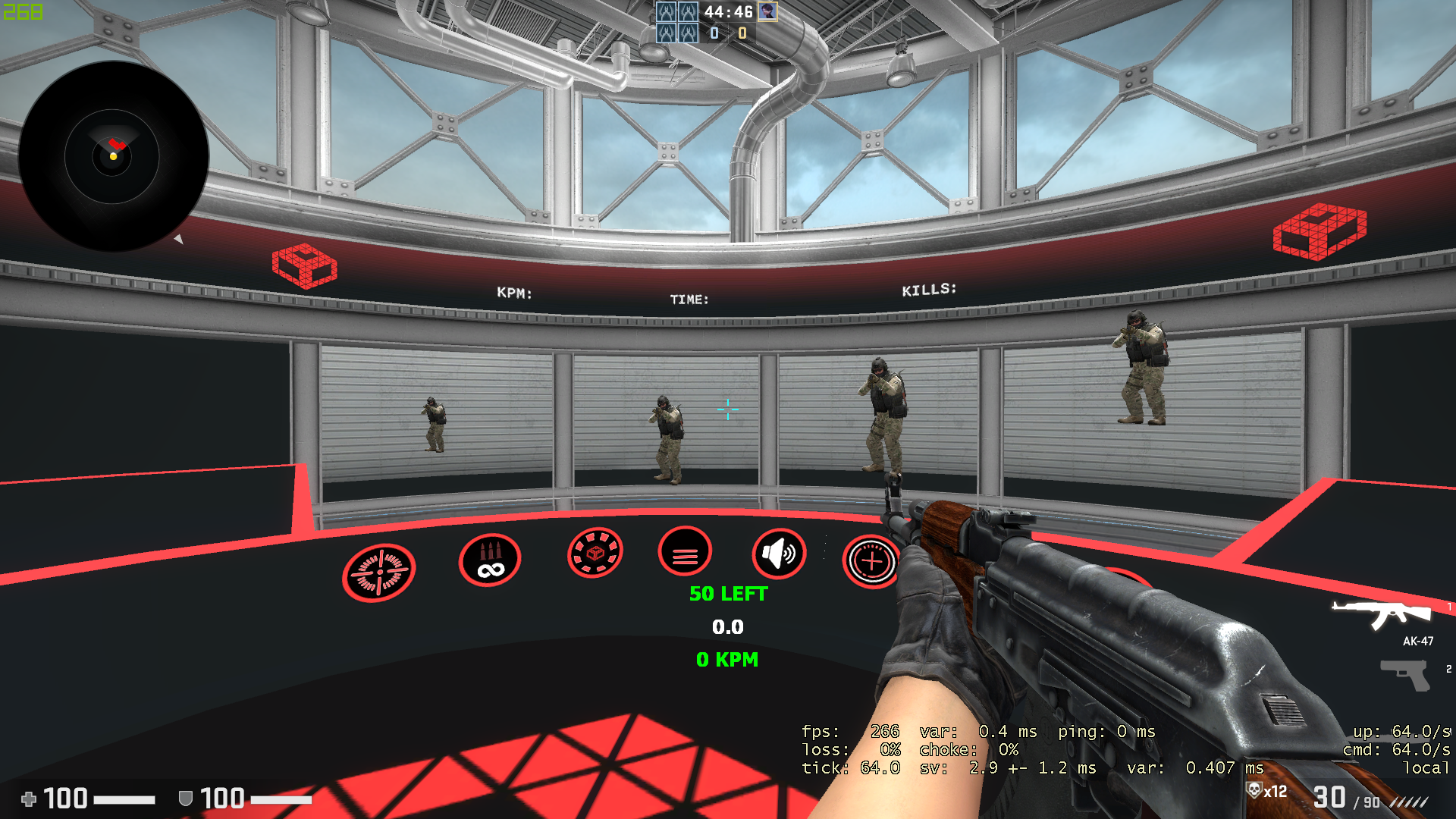The width and height of the screenshot is (1456, 819).
Task: Click the red cube emblem on left banner
Action: (x=303, y=266)
